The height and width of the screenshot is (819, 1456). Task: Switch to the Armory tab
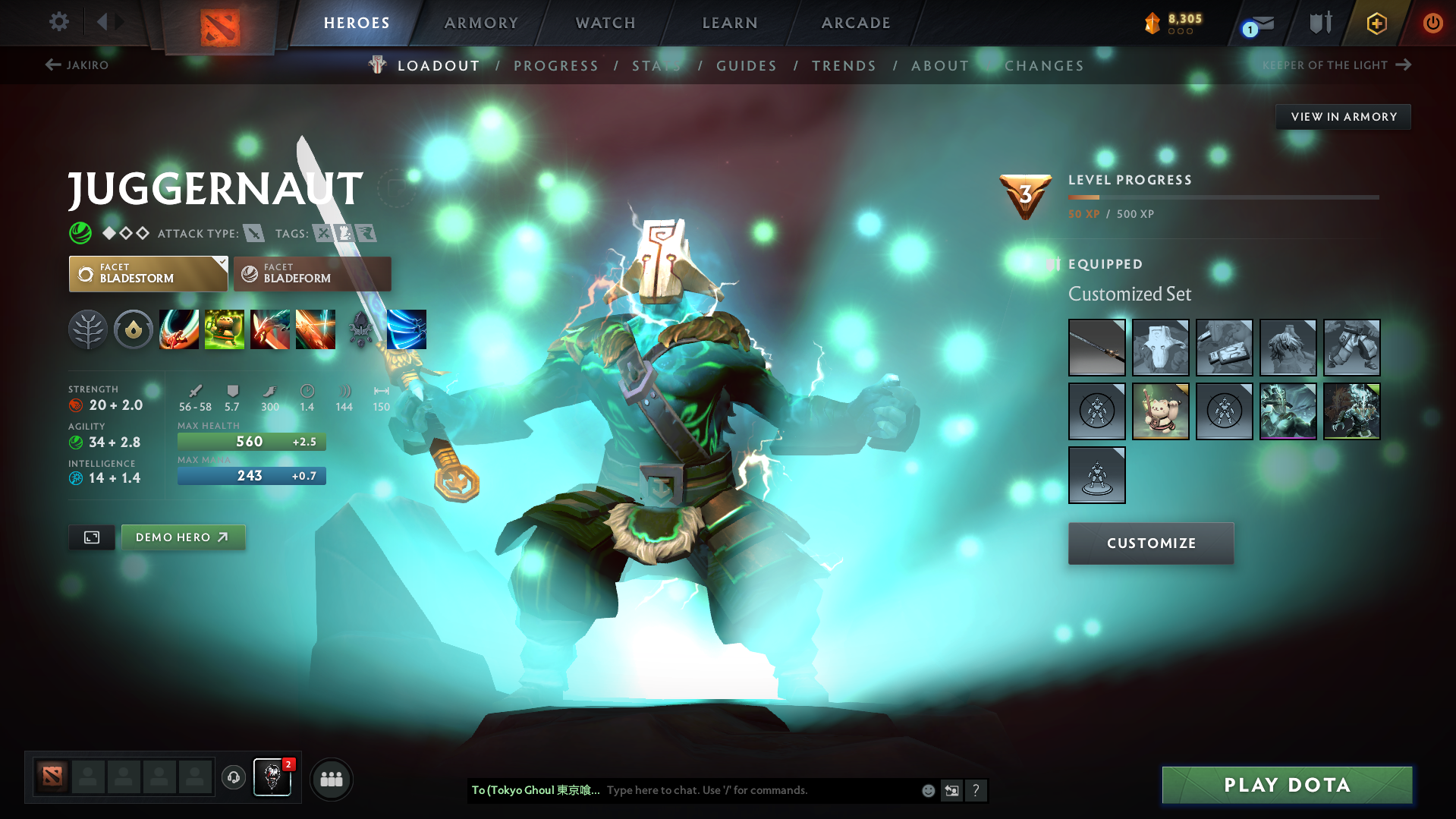point(481,23)
